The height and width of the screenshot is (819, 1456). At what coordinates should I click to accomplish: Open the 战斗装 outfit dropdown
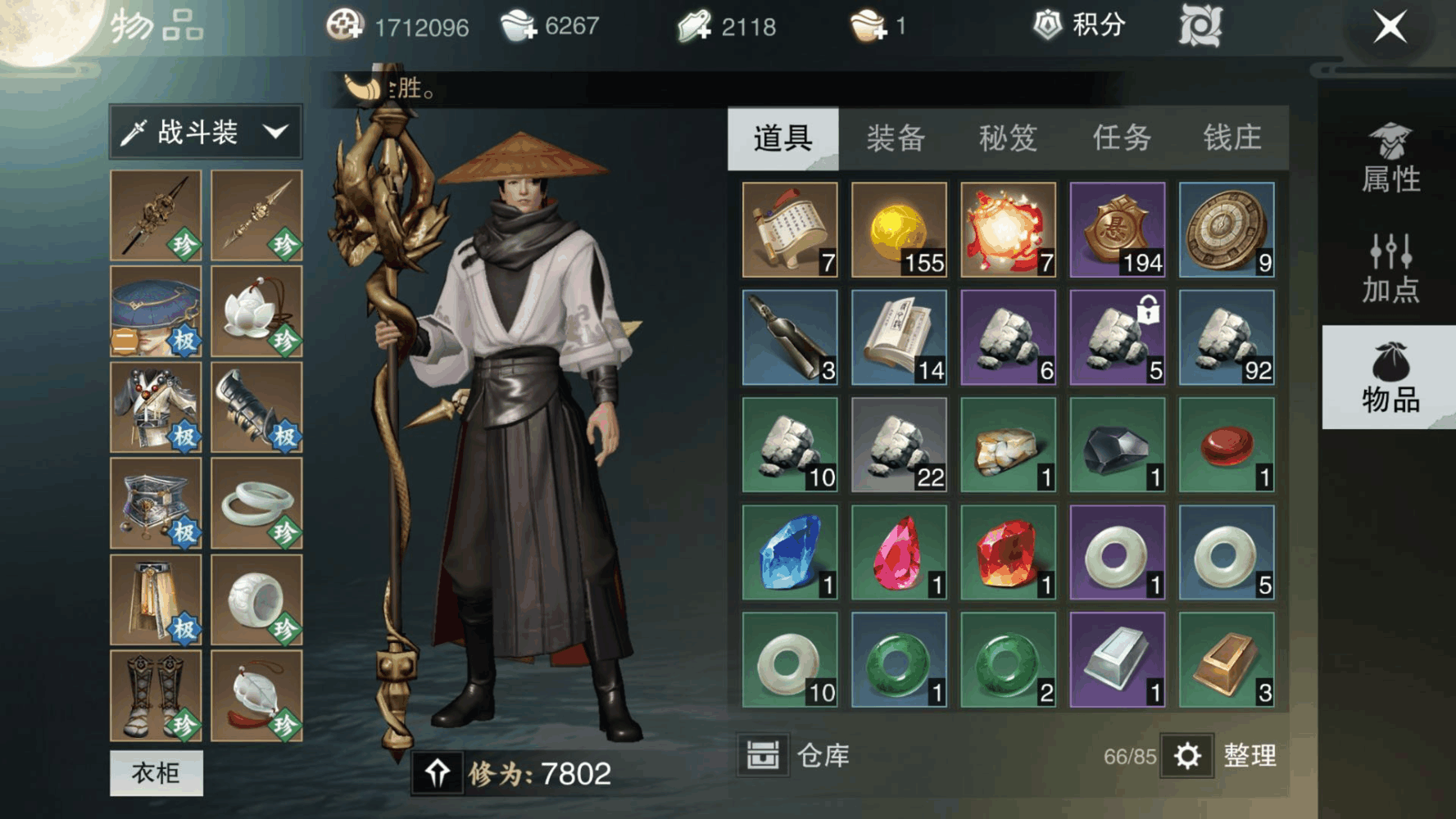(206, 132)
